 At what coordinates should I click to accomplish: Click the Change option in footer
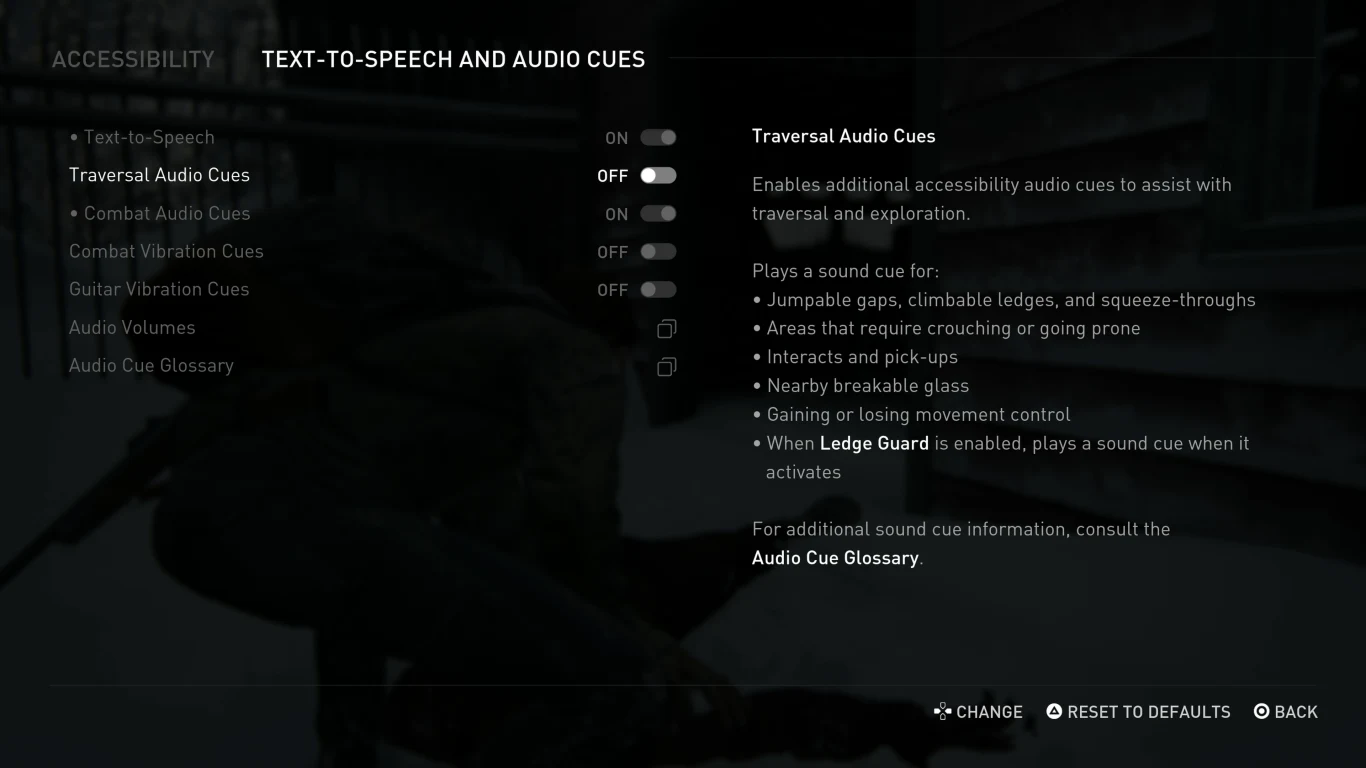pyautogui.click(x=978, y=712)
